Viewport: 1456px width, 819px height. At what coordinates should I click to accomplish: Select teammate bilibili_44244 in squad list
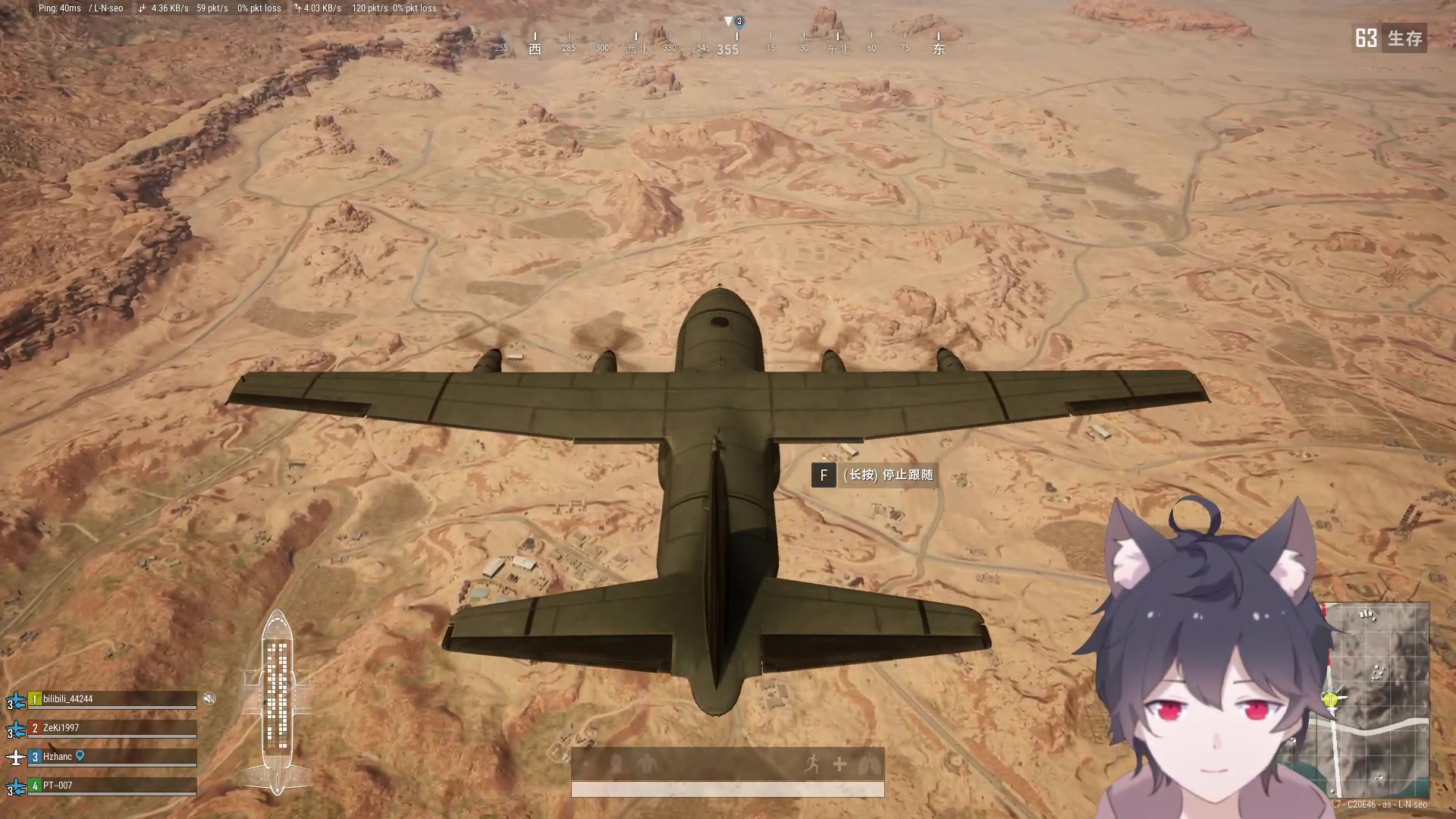pyautogui.click(x=67, y=699)
